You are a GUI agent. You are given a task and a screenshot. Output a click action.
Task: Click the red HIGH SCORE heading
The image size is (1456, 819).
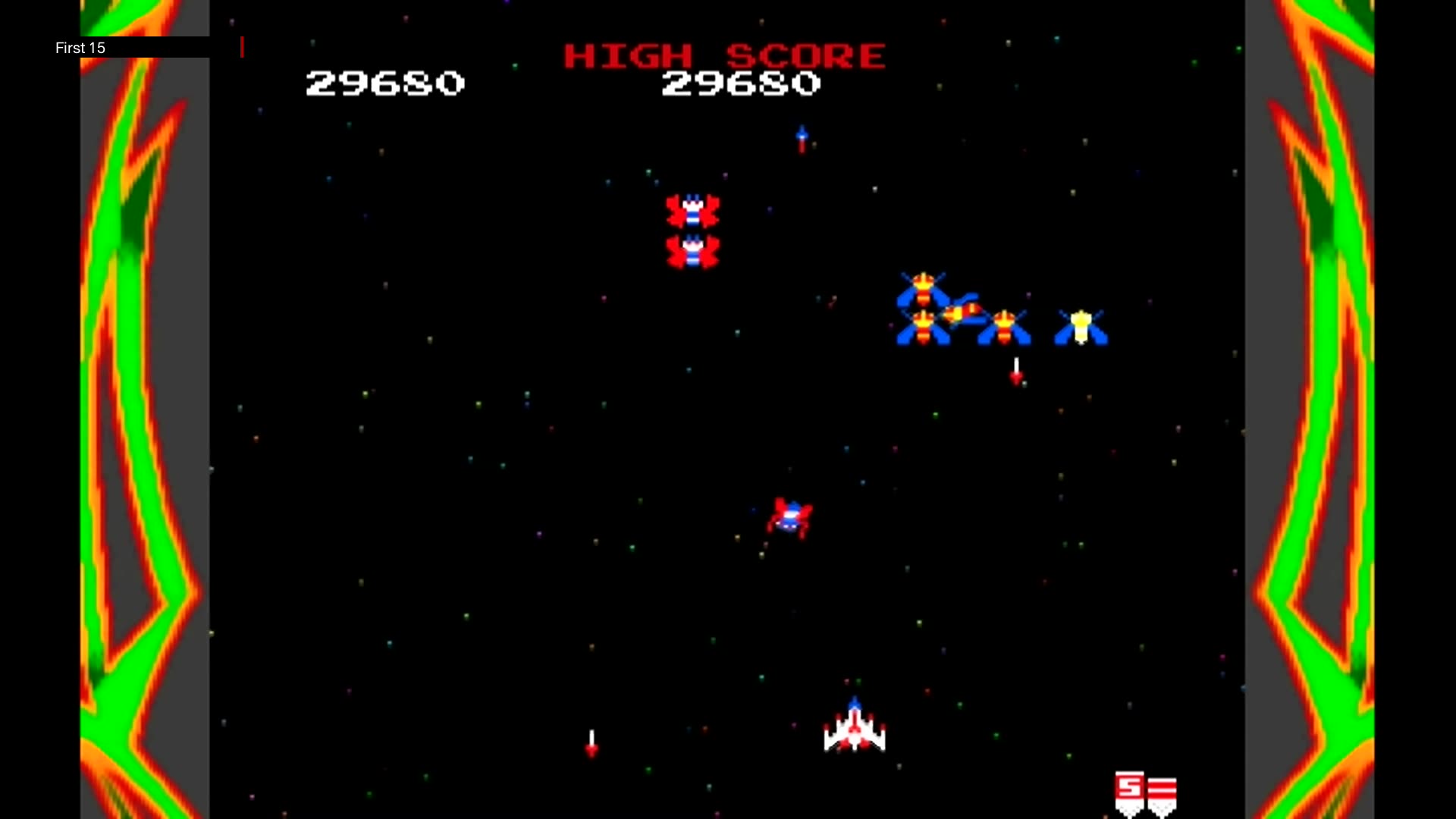tap(724, 53)
